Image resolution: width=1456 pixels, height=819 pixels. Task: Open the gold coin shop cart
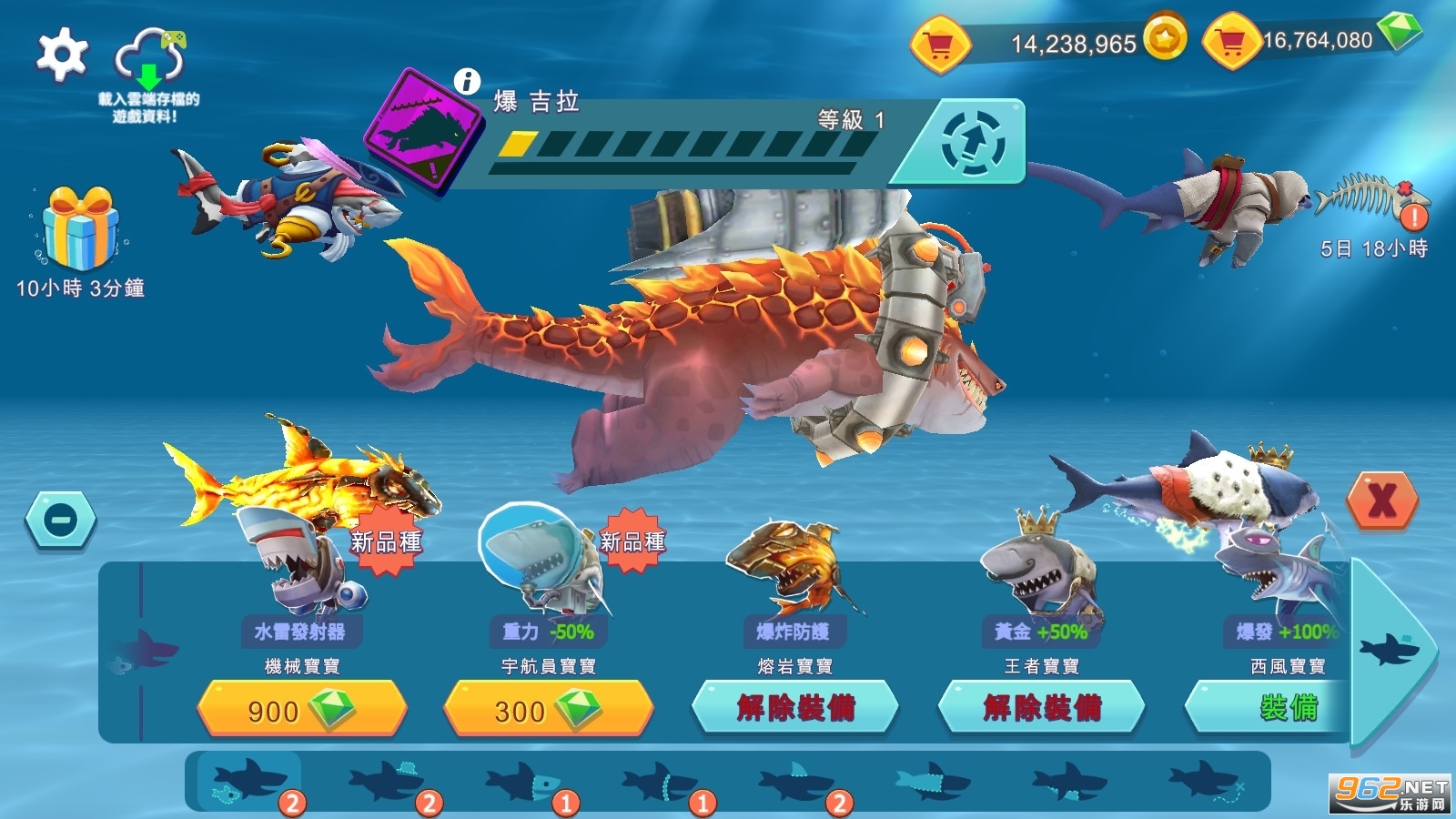tap(940, 43)
